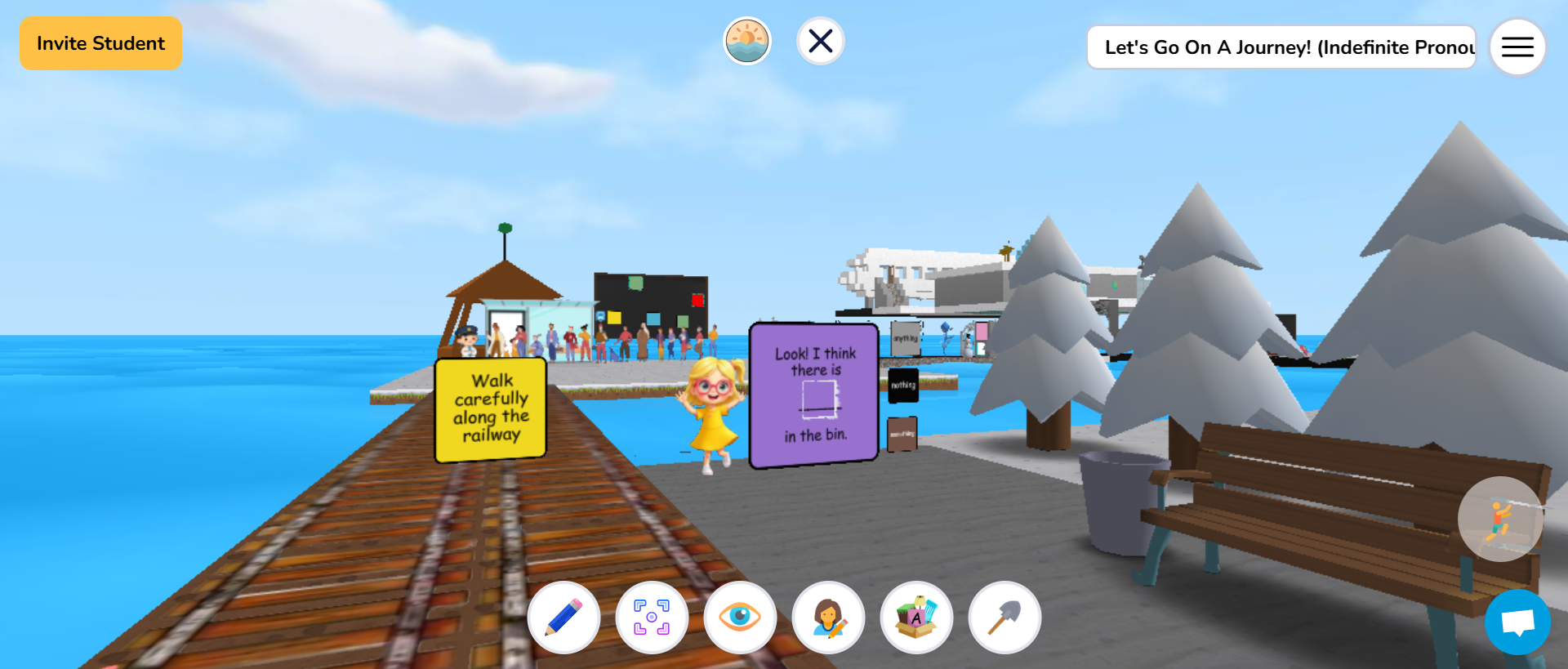Click the yellow railway warning sign
Screen dimensions: 1568x669
coord(490,407)
